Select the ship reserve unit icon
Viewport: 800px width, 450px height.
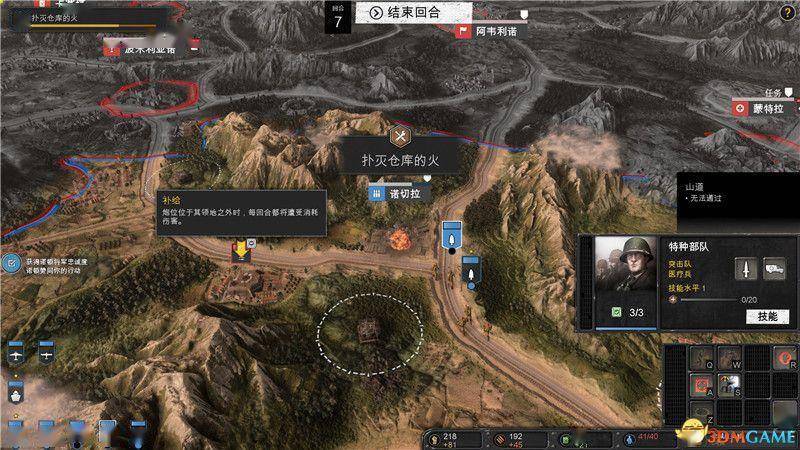(16, 392)
